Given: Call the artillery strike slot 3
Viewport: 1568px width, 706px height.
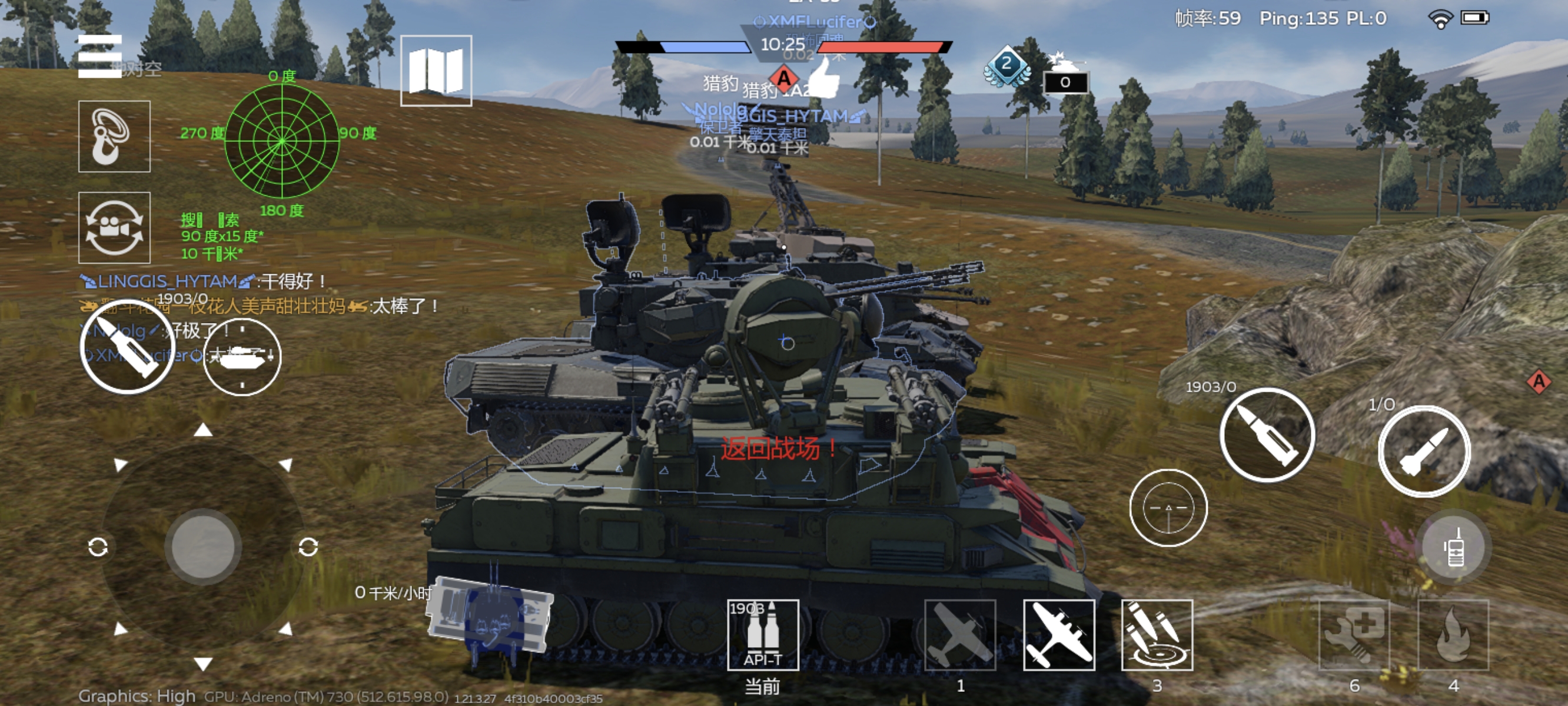Looking at the screenshot, I should (x=1157, y=635).
